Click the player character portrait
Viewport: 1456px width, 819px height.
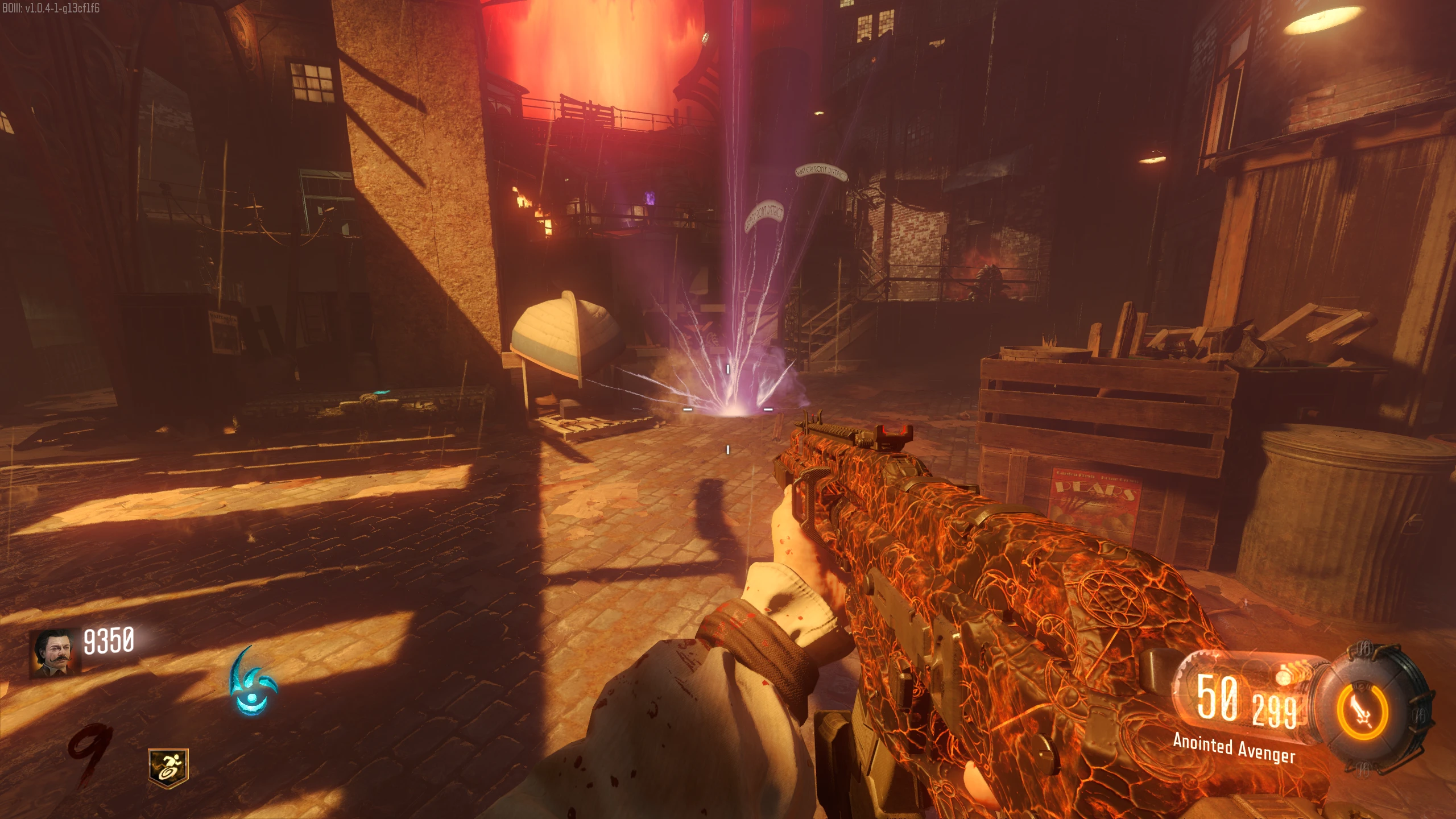(55, 652)
